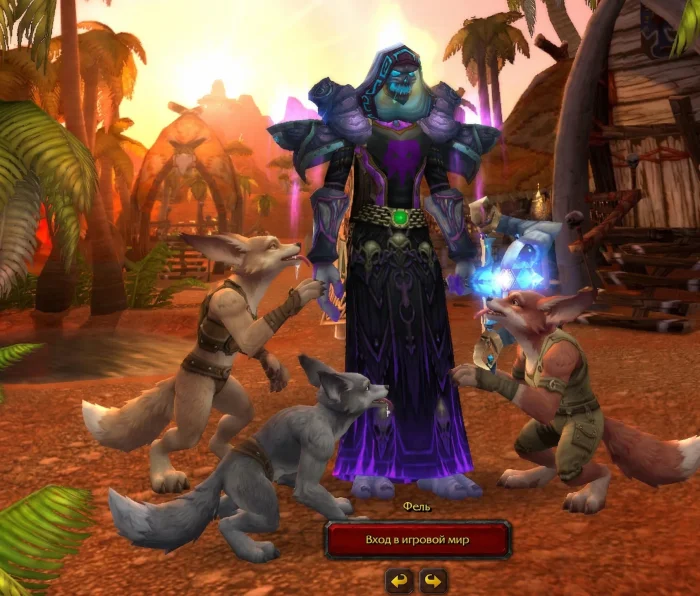Rotate character with the left arrow button

click(400, 580)
